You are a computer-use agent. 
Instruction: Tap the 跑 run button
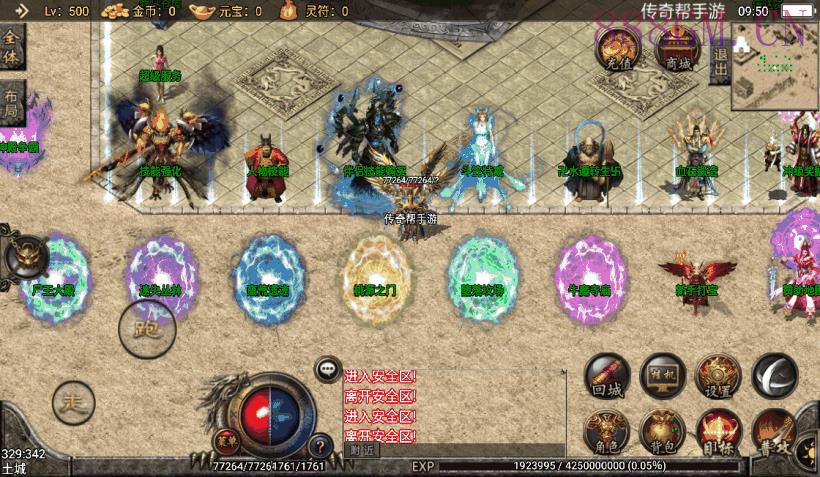pyautogui.click(x=148, y=326)
